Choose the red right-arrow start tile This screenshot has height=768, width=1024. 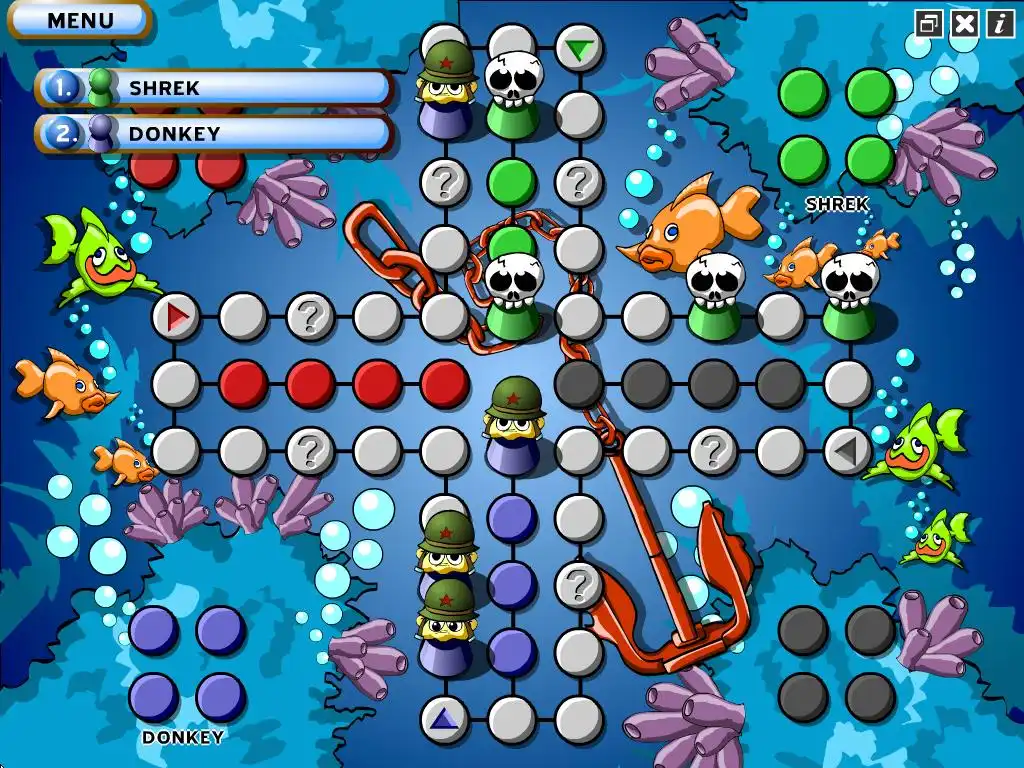coord(177,317)
